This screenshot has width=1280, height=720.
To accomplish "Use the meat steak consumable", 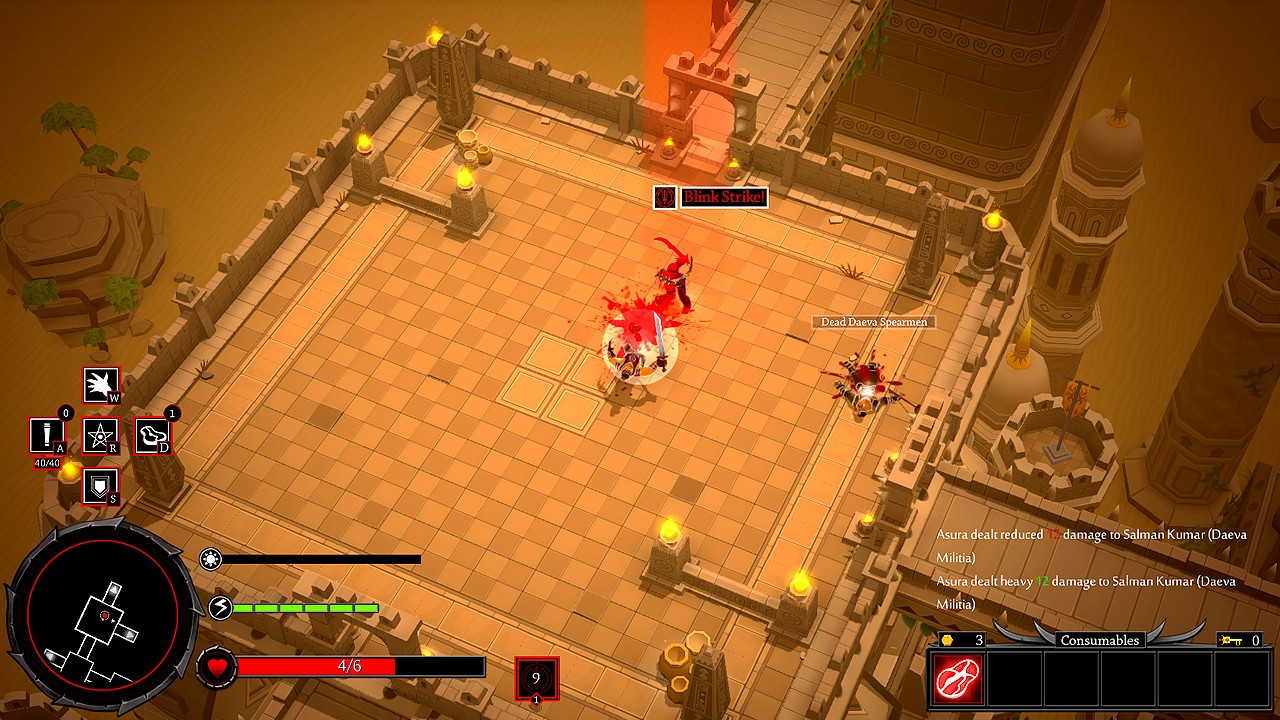I will (x=958, y=679).
